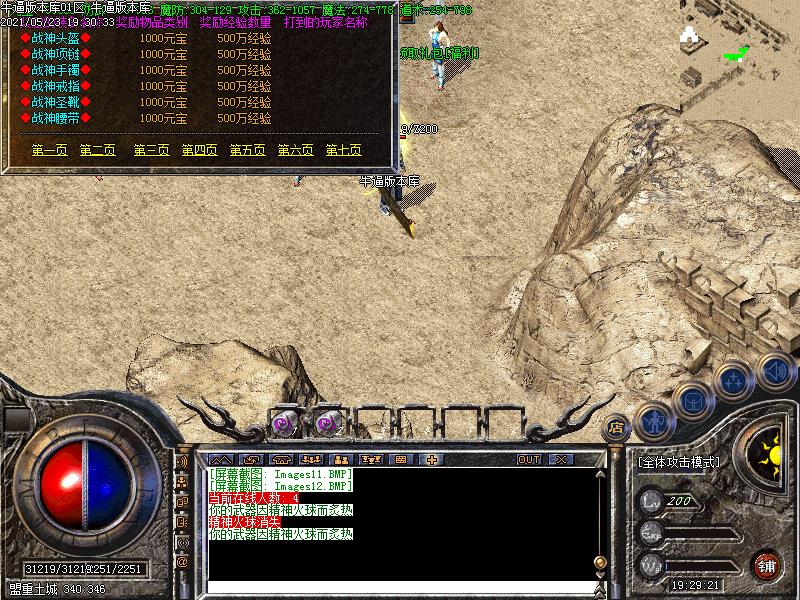Jump to 第五页 reward page

pos(247,150)
